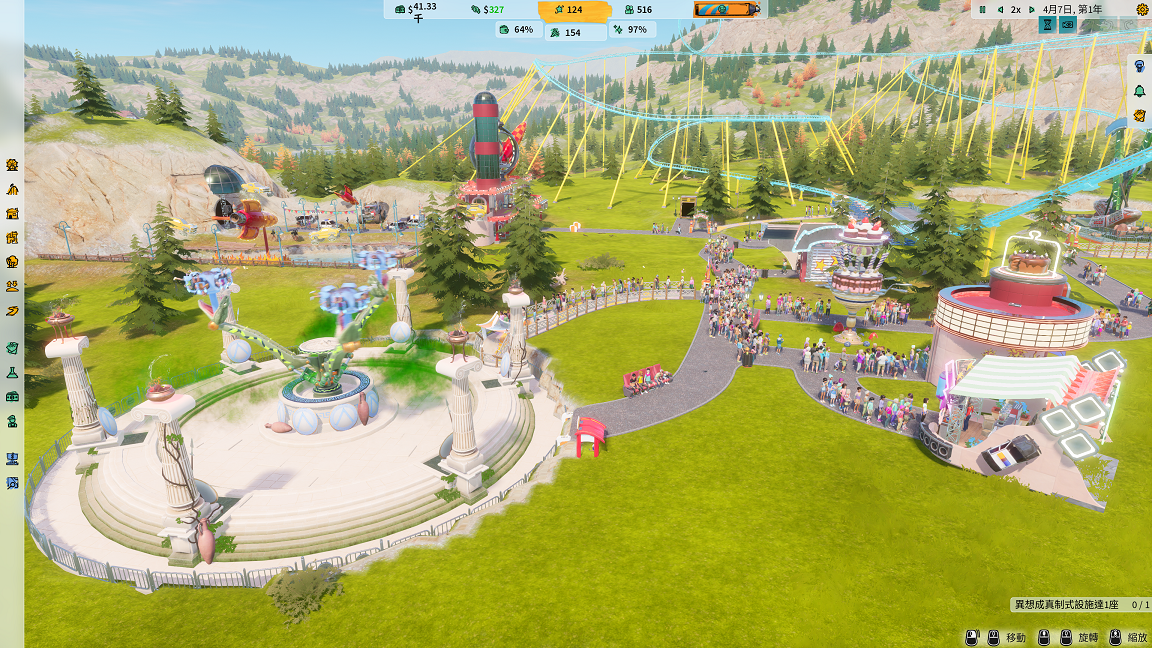Show visitor count details
This screenshot has width=1152, height=648.
(x=637, y=9)
